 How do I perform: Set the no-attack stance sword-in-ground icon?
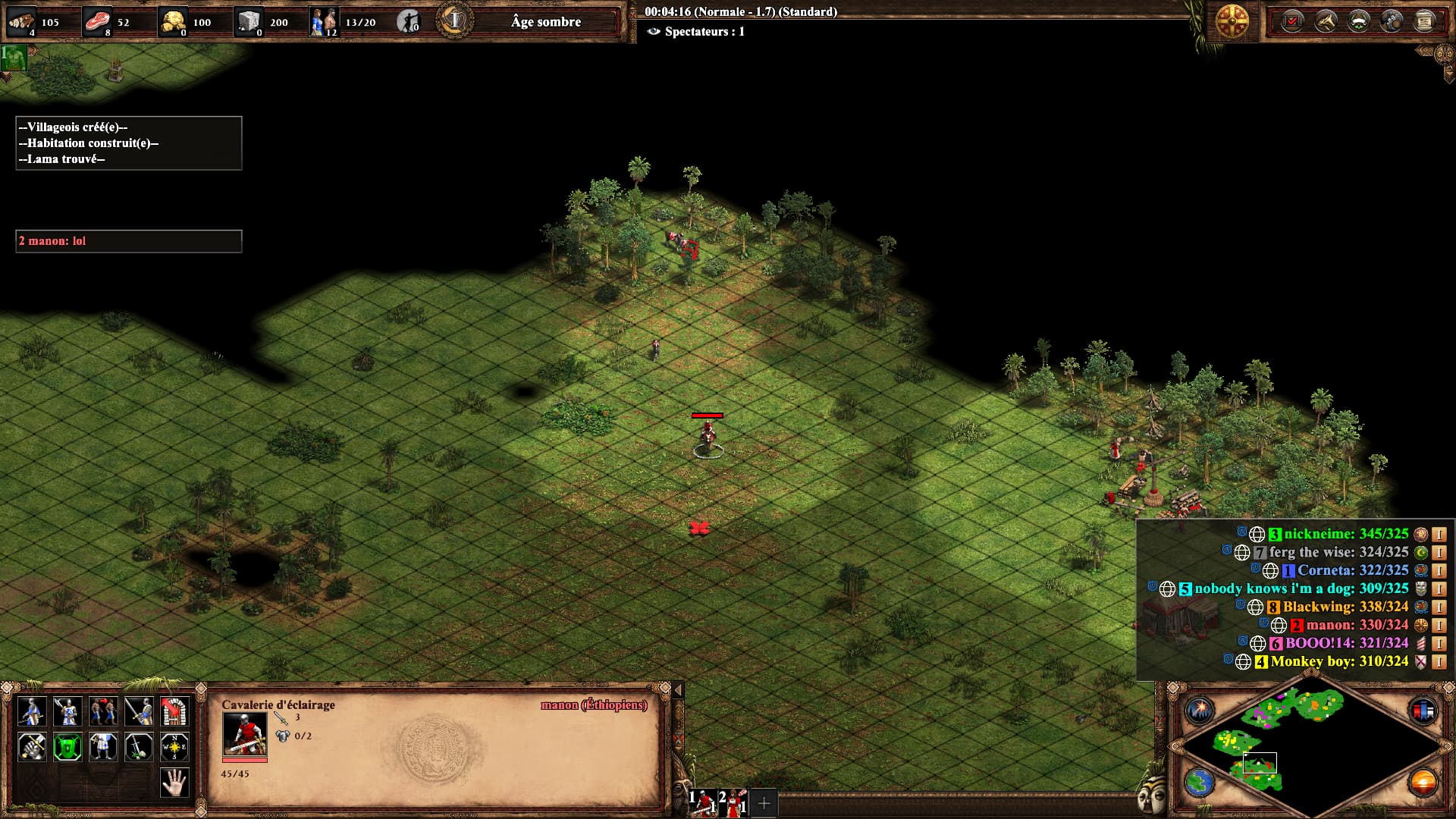pyautogui.click(x=139, y=747)
